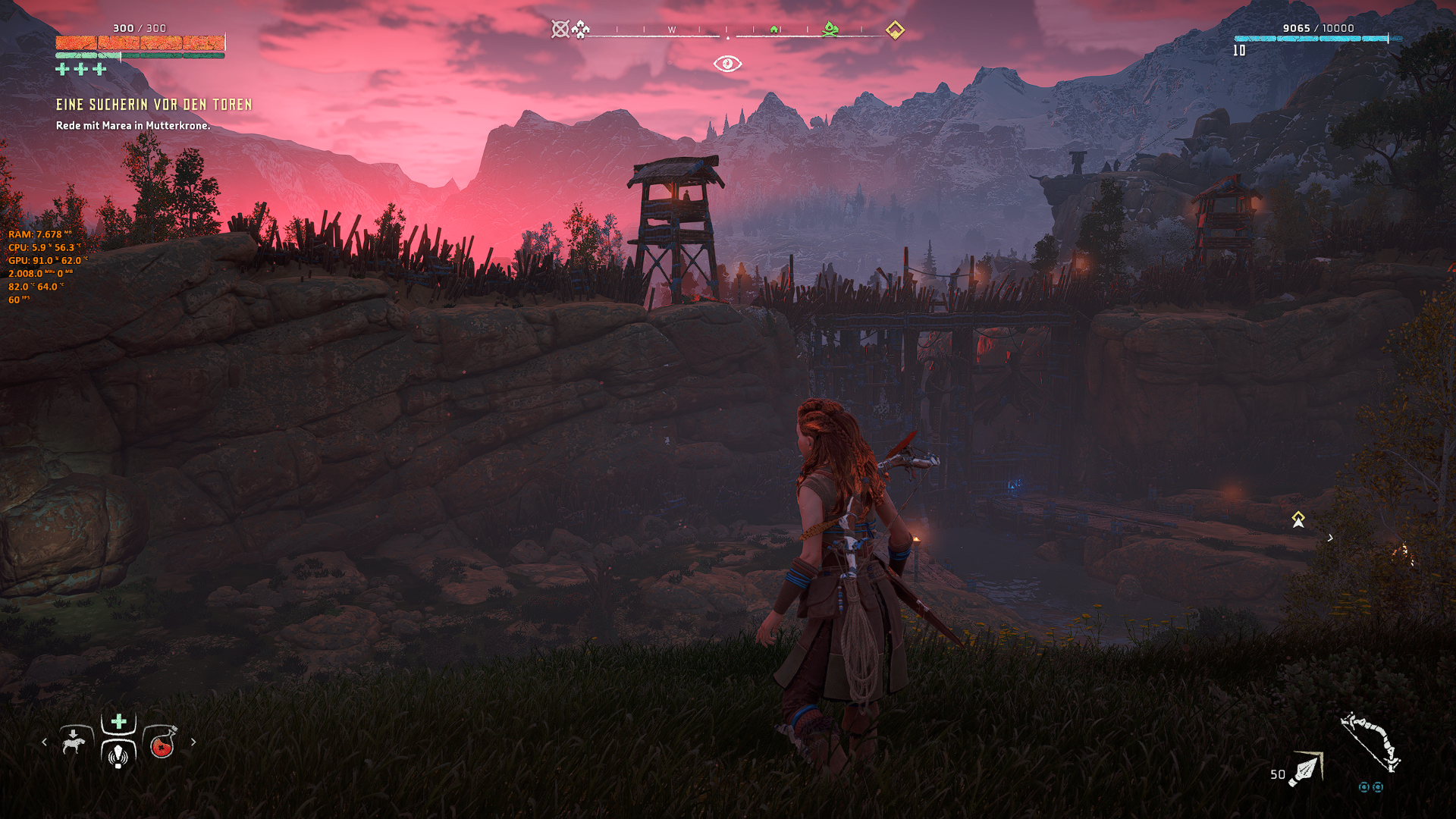Screen dimensions: 1456x819
Task: Select the red health potion flask
Action: pos(162,744)
